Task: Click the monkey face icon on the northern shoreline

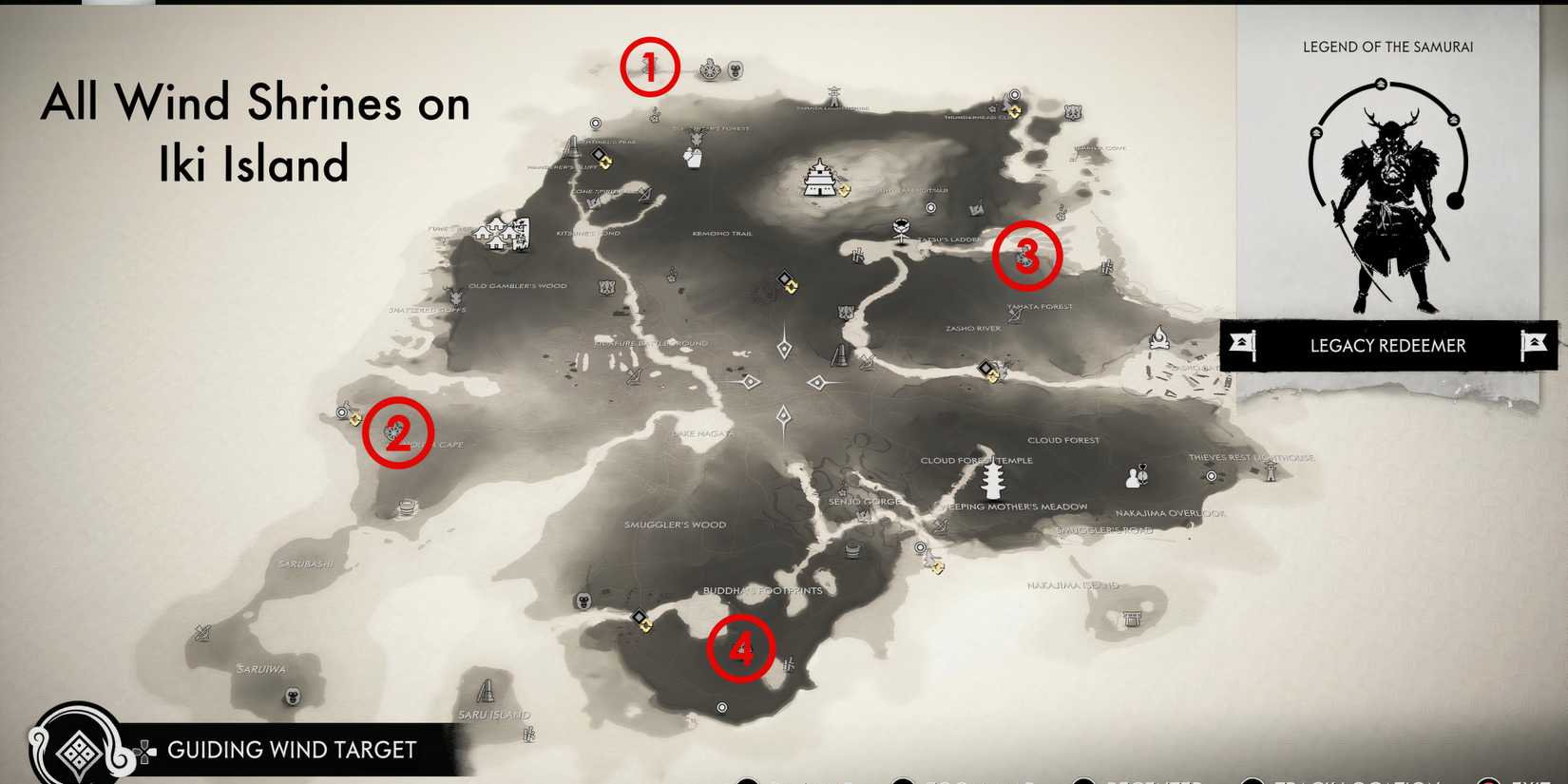Action: pyautogui.click(x=735, y=71)
